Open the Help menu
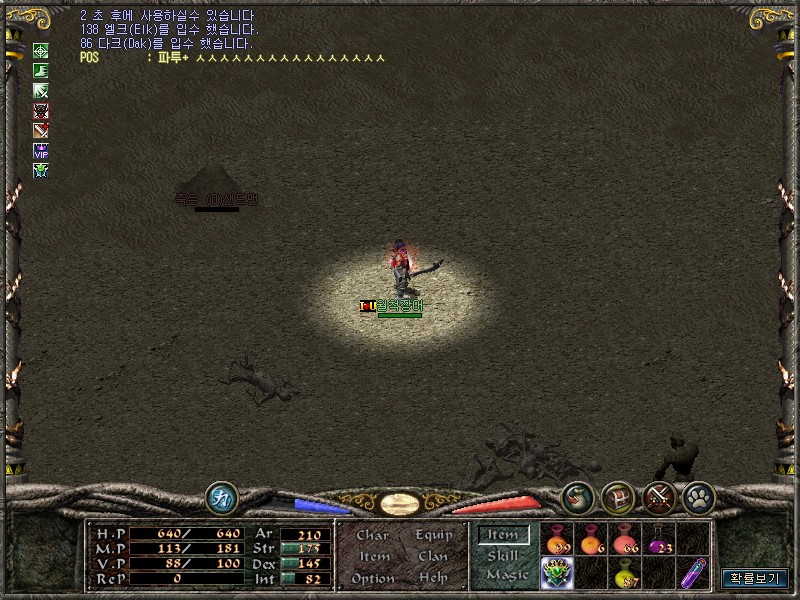Viewport: 800px width, 600px height. pyautogui.click(x=434, y=578)
